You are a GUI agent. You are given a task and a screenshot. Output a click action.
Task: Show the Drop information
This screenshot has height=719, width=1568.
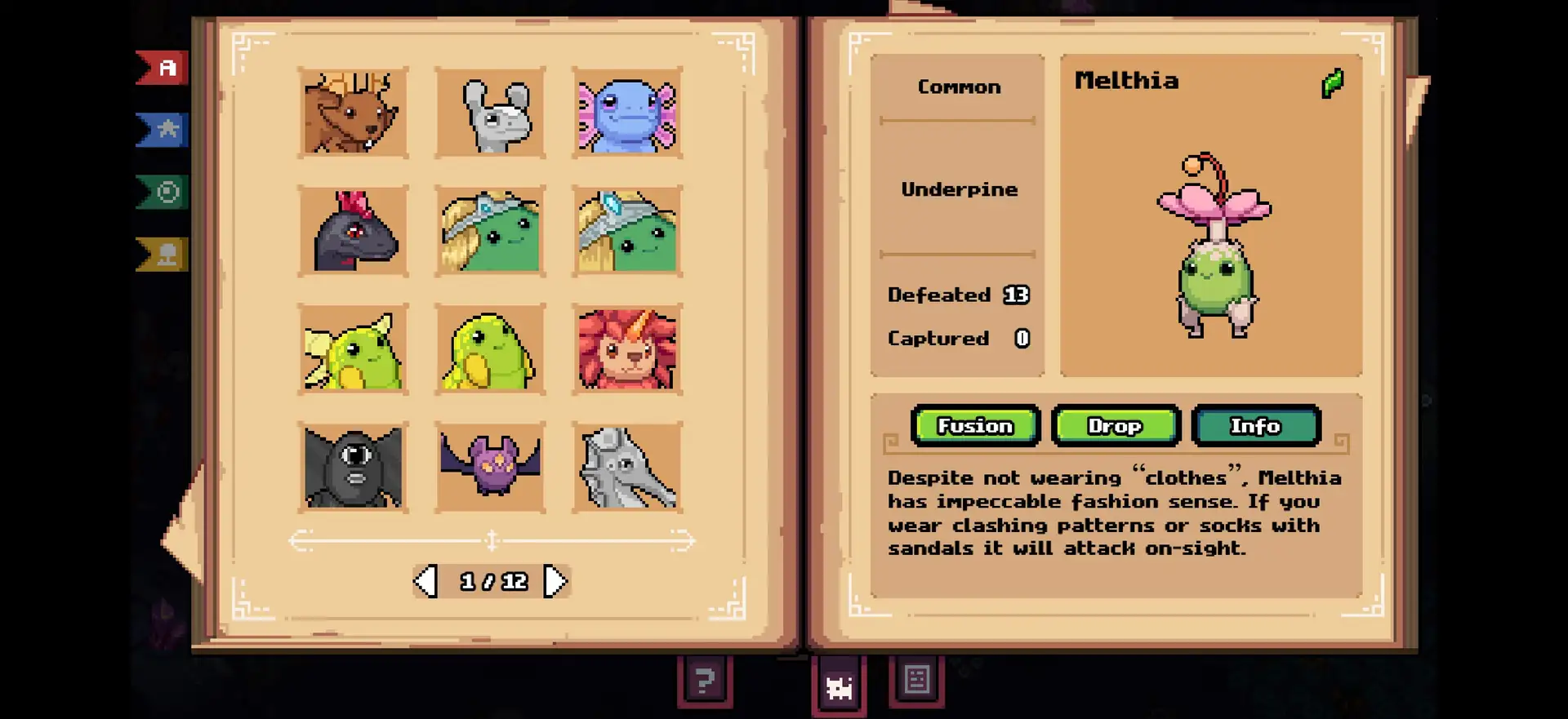[x=1116, y=426]
